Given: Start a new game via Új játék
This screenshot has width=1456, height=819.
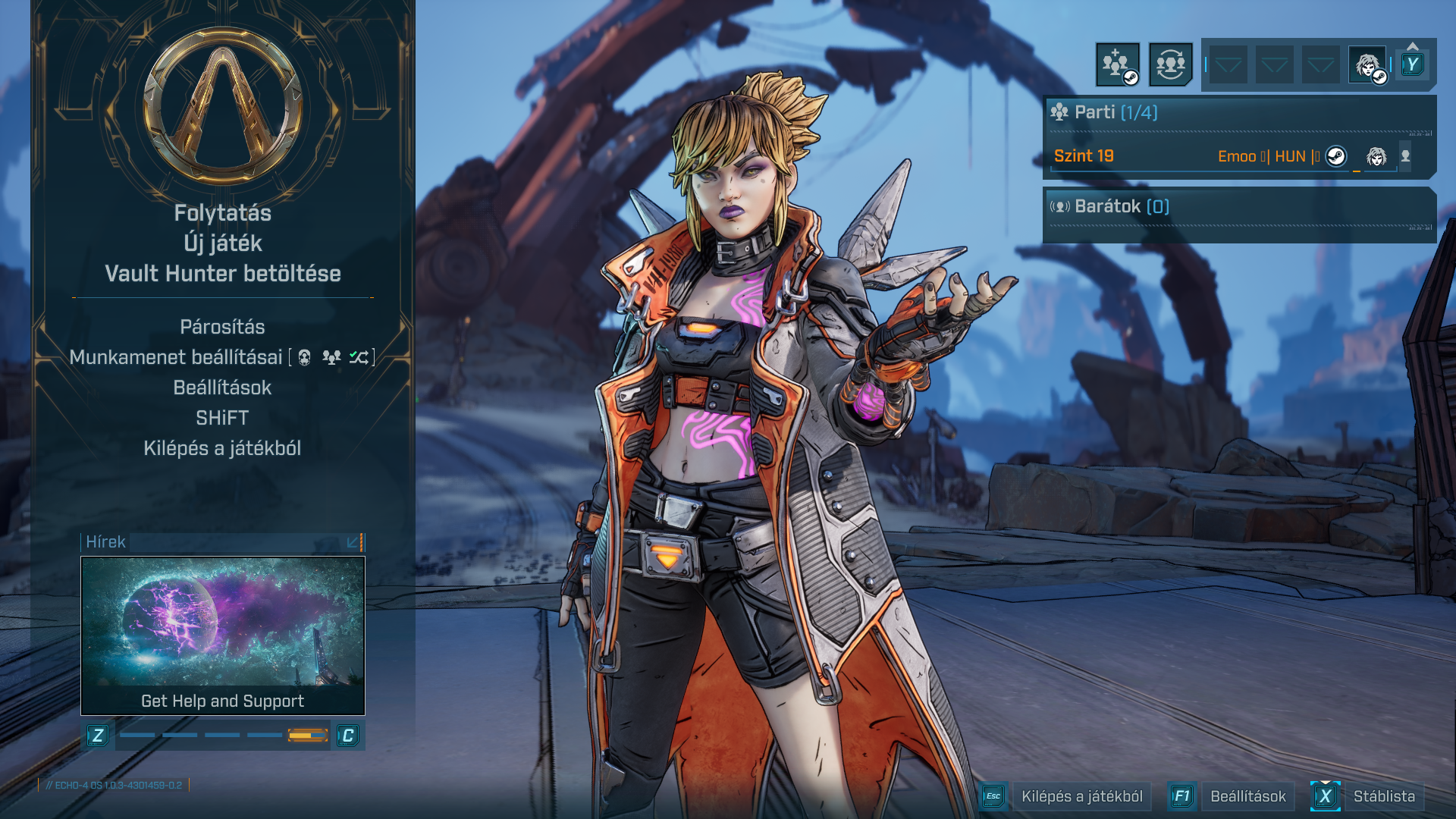Looking at the screenshot, I should (222, 243).
